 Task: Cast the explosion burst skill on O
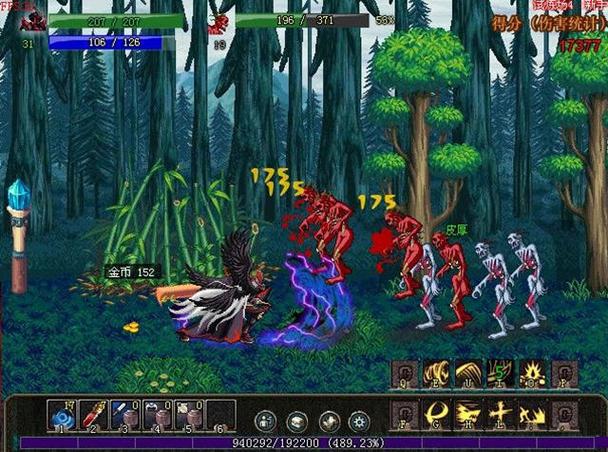[x=530, y=374]
